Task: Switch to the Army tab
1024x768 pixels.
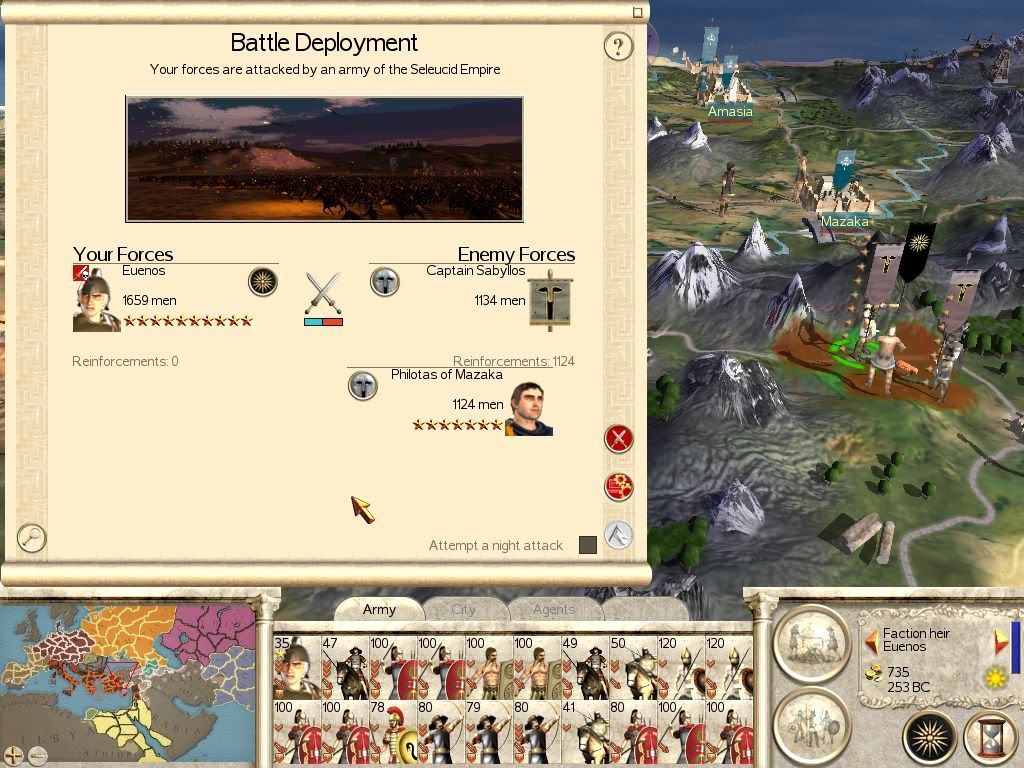Action: coord(379,609)
